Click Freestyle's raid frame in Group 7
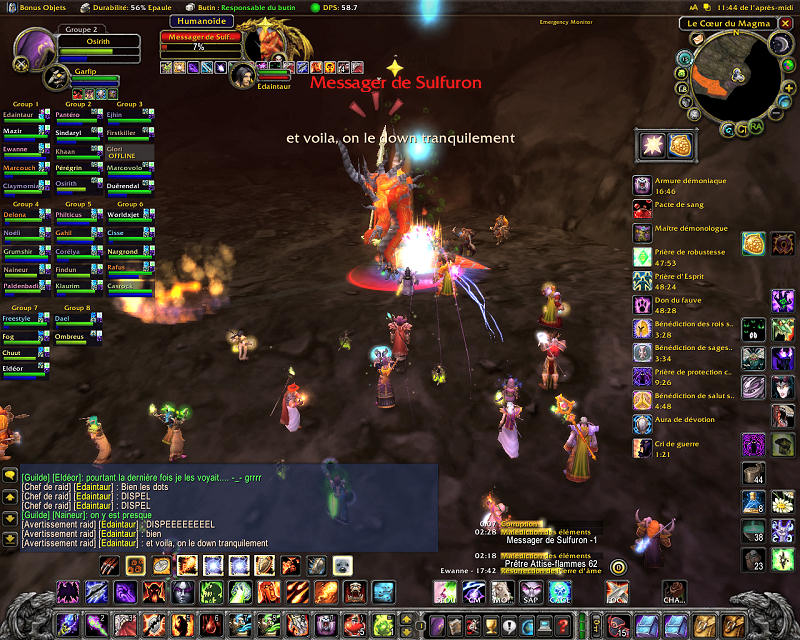Image resolution: width=800 pixels, height=640 pixels. point(26,321)
